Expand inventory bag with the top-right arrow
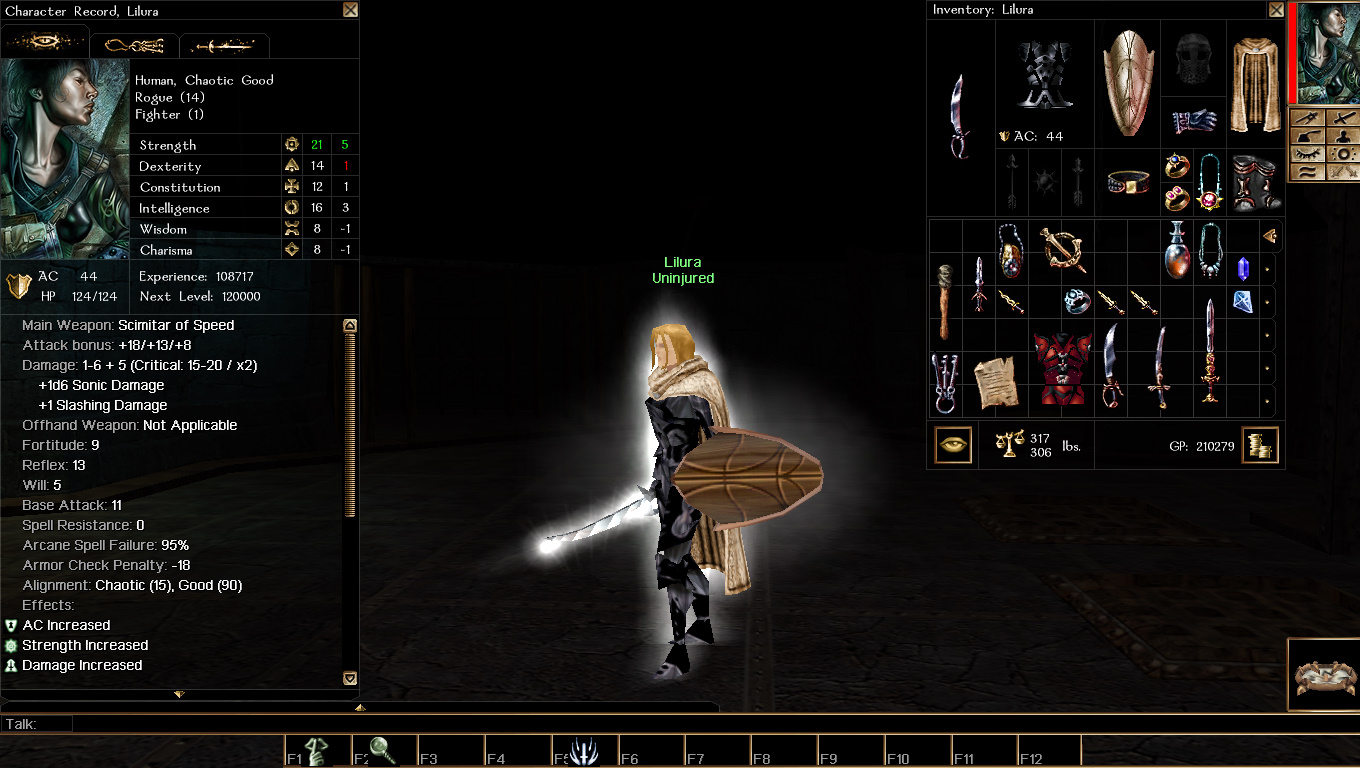The image size is (1360, 768). [x=1271, y=236]
